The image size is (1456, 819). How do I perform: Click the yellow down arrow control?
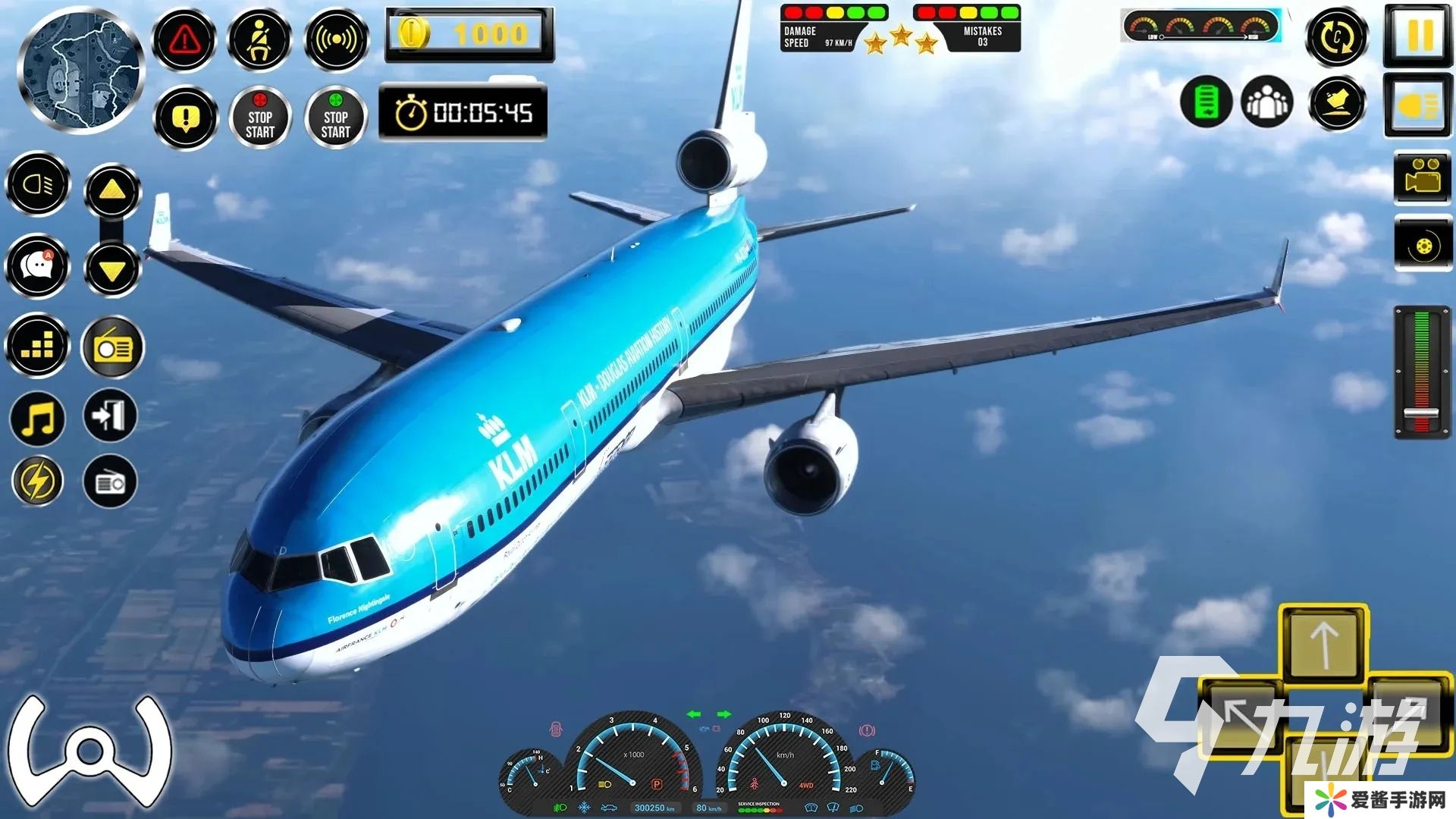click(112, 268)
